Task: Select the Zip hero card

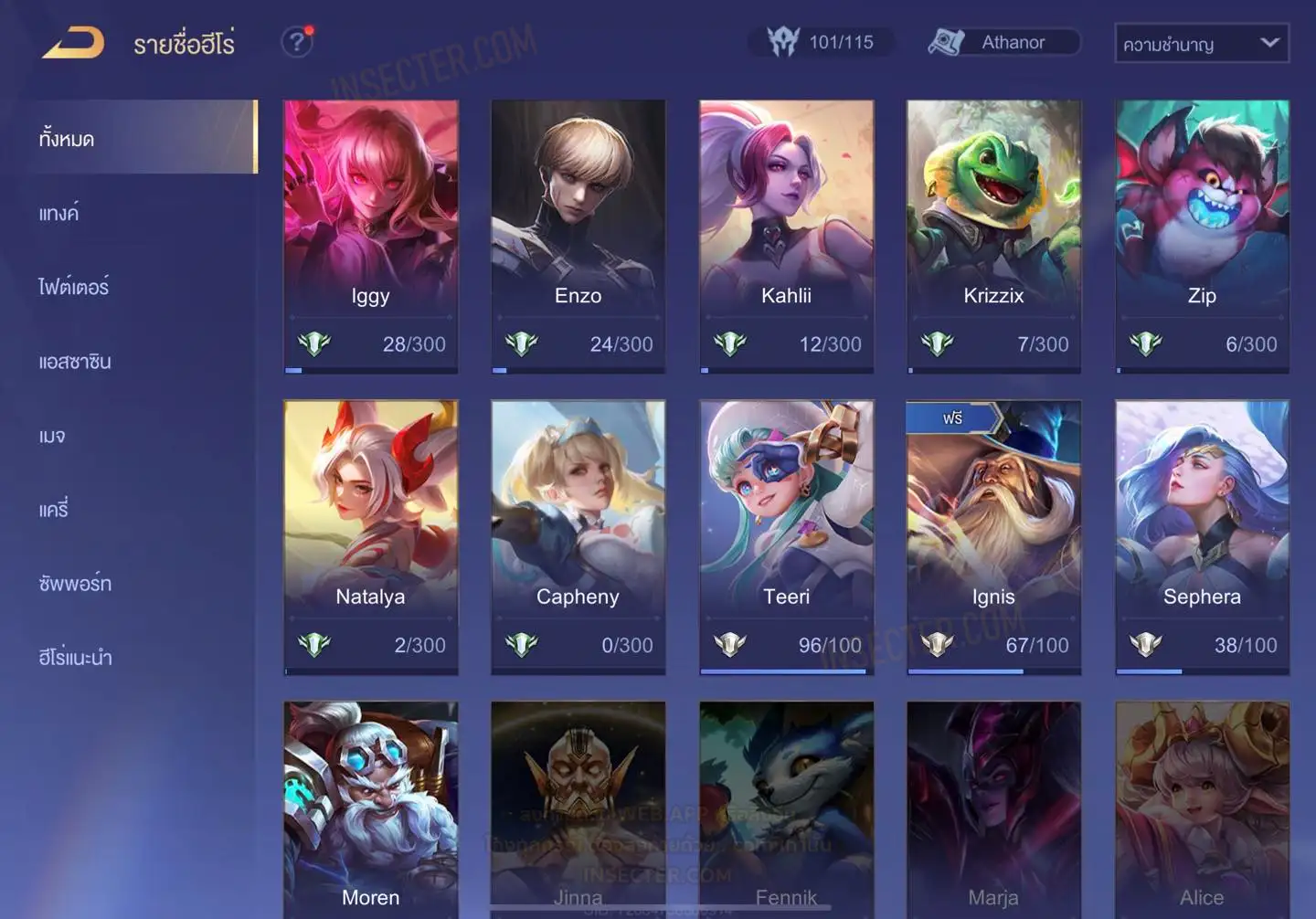Action: point(1202,236)
